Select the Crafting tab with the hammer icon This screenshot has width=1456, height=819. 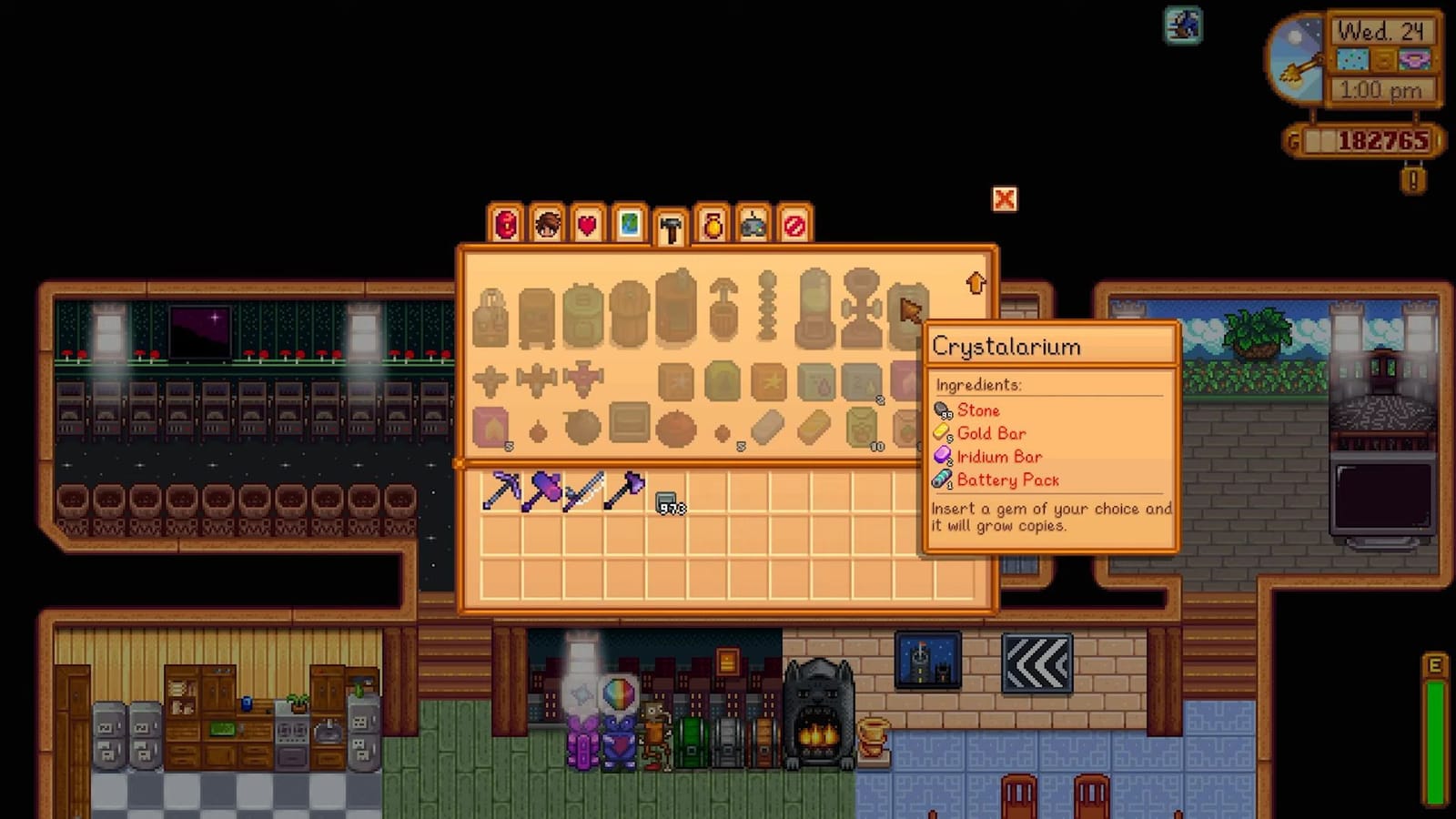point(670,227)
